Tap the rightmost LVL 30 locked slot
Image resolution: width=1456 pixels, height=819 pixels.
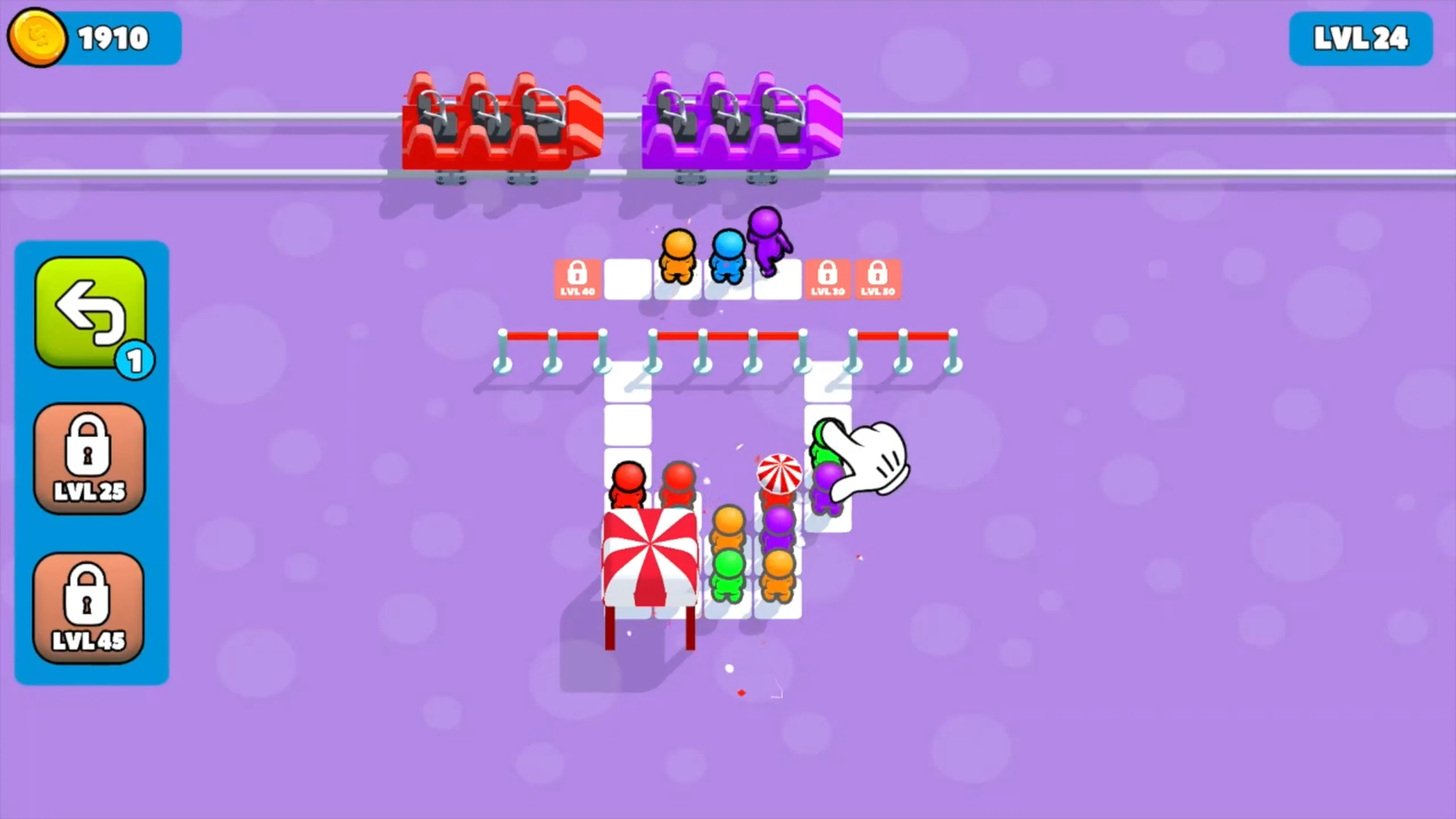[878, 278]
